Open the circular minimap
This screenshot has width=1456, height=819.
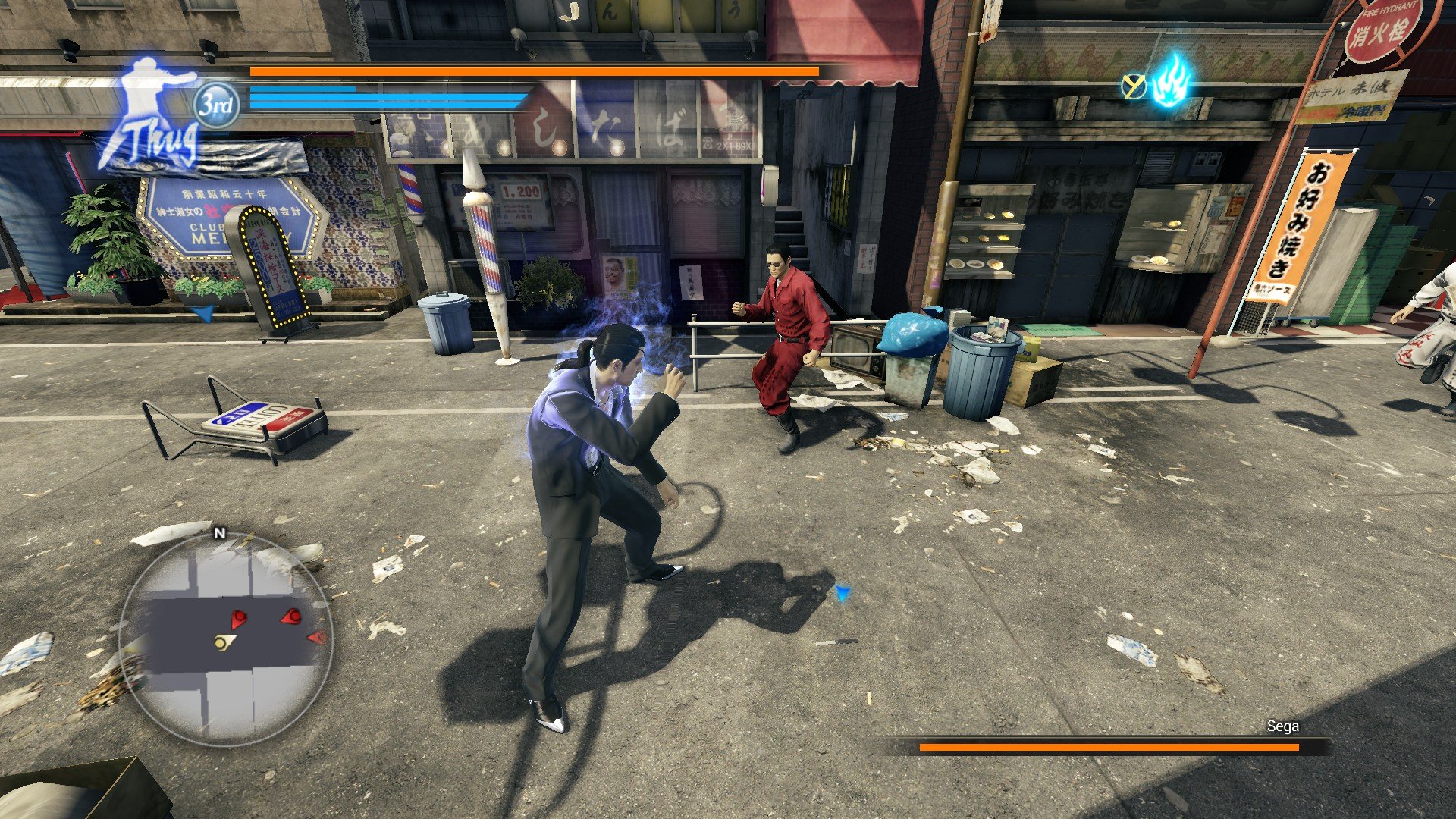click(x=225, y=639)
